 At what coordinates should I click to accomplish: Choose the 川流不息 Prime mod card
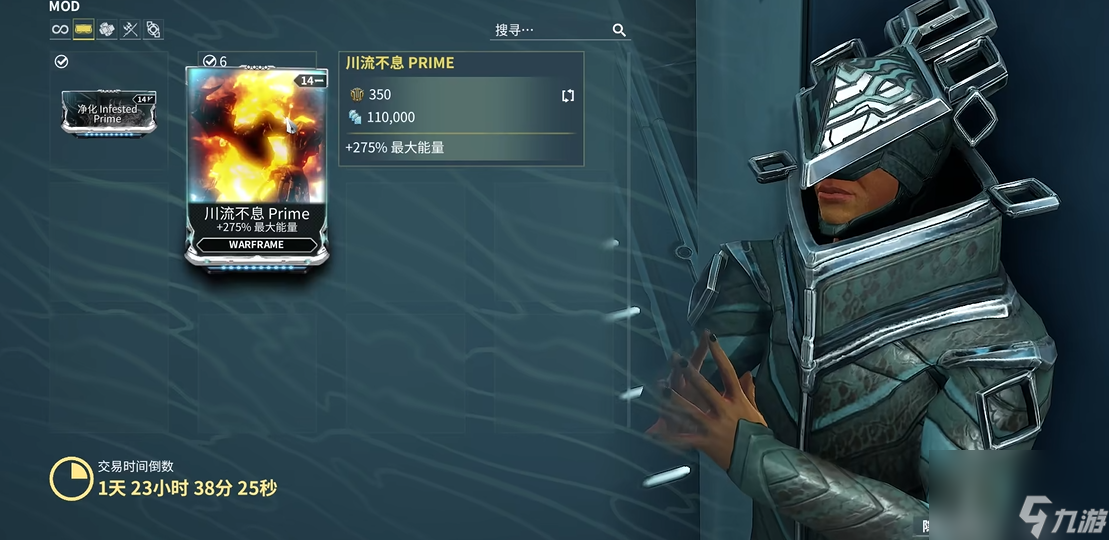coord(256,165)
